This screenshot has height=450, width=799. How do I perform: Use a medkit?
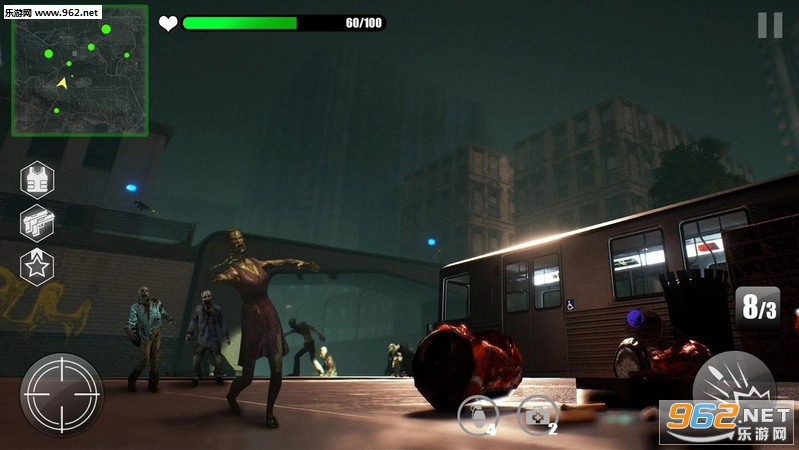535,414
